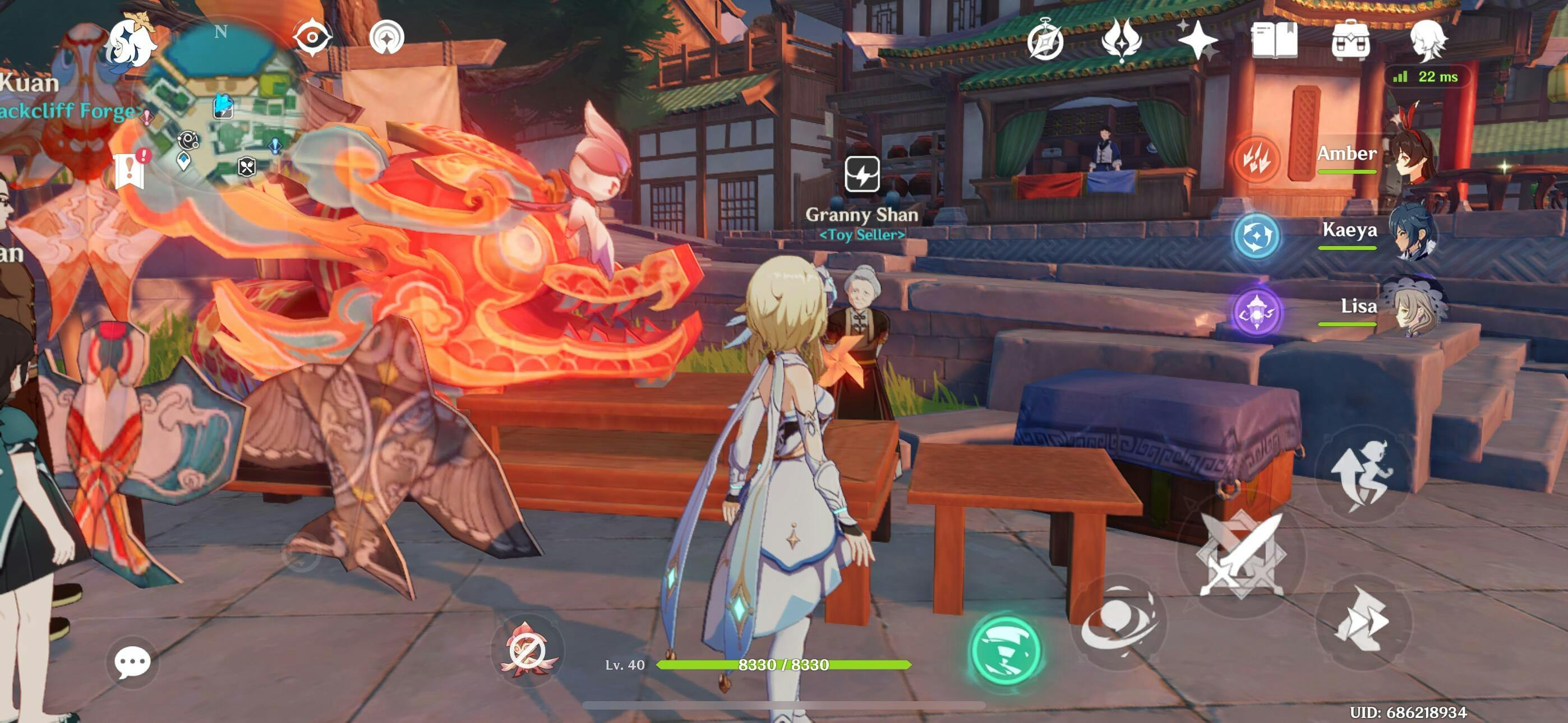Viewport: 1568px width, 723px height.
Task: Open the Character screen head icon
Action: pyautogui.click(x=1427, y=40)
